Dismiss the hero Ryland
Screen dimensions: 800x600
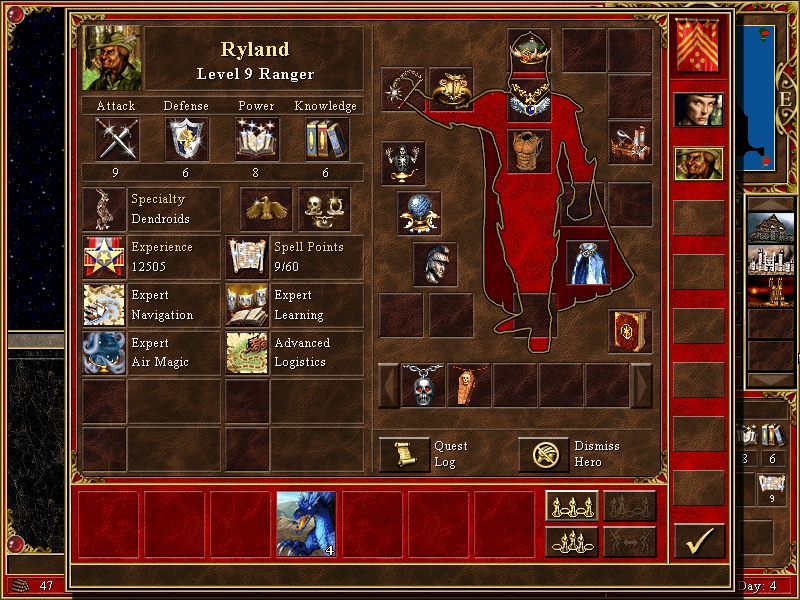pos(543,455)
